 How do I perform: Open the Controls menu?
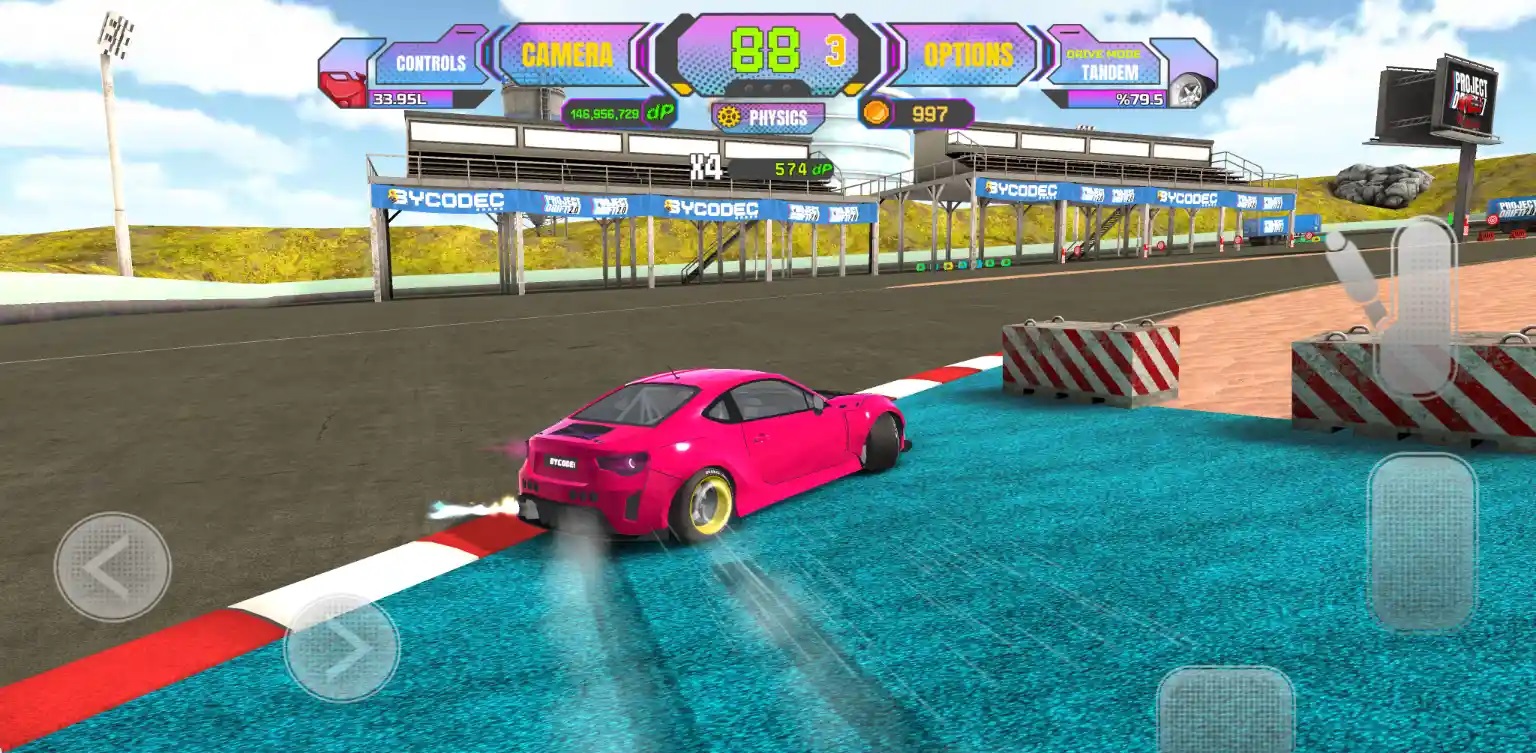pos(430,63)
